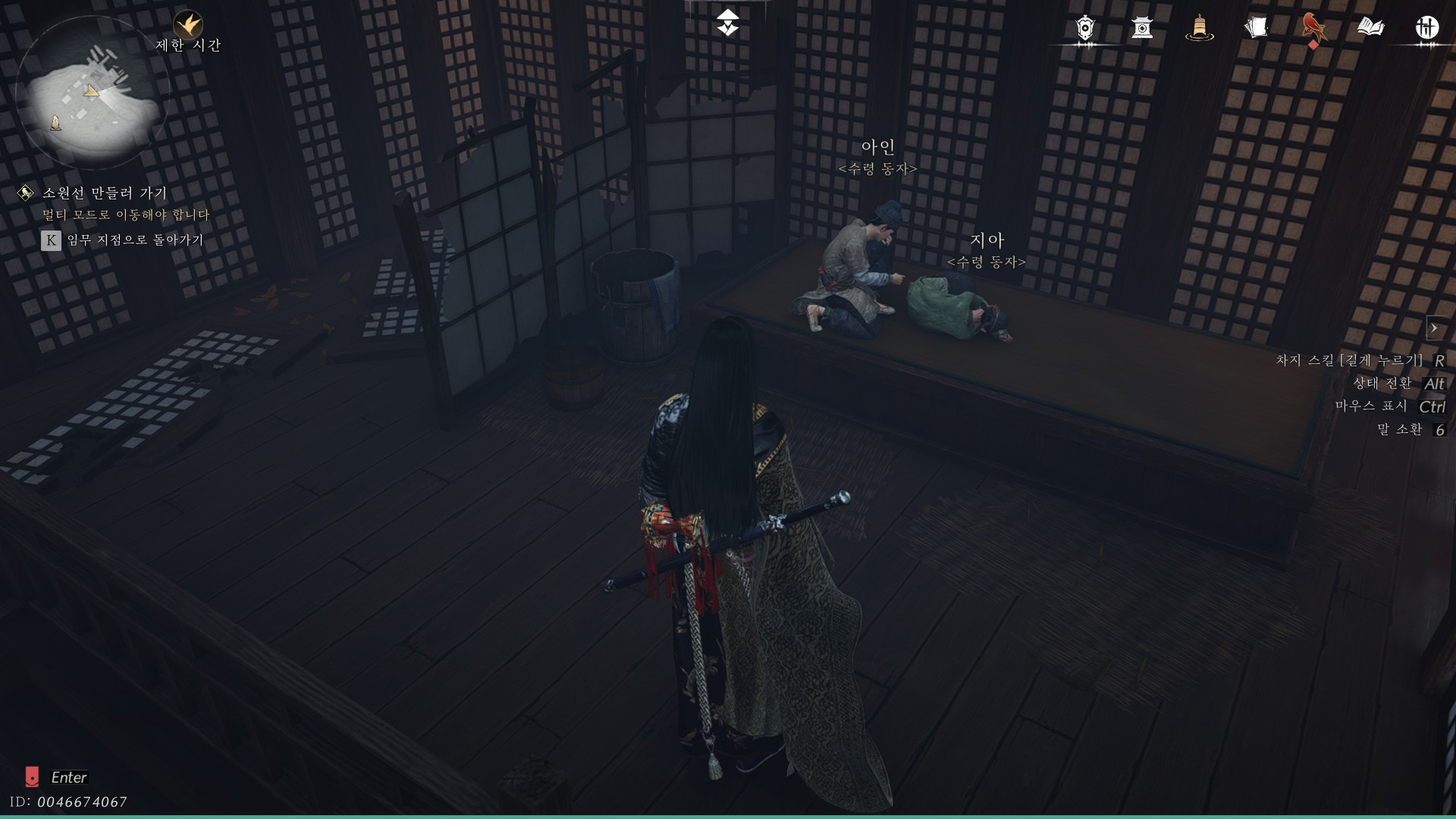Open the shield emblem menu icon
The image size is (1456, 819).
pos(1085,28)
